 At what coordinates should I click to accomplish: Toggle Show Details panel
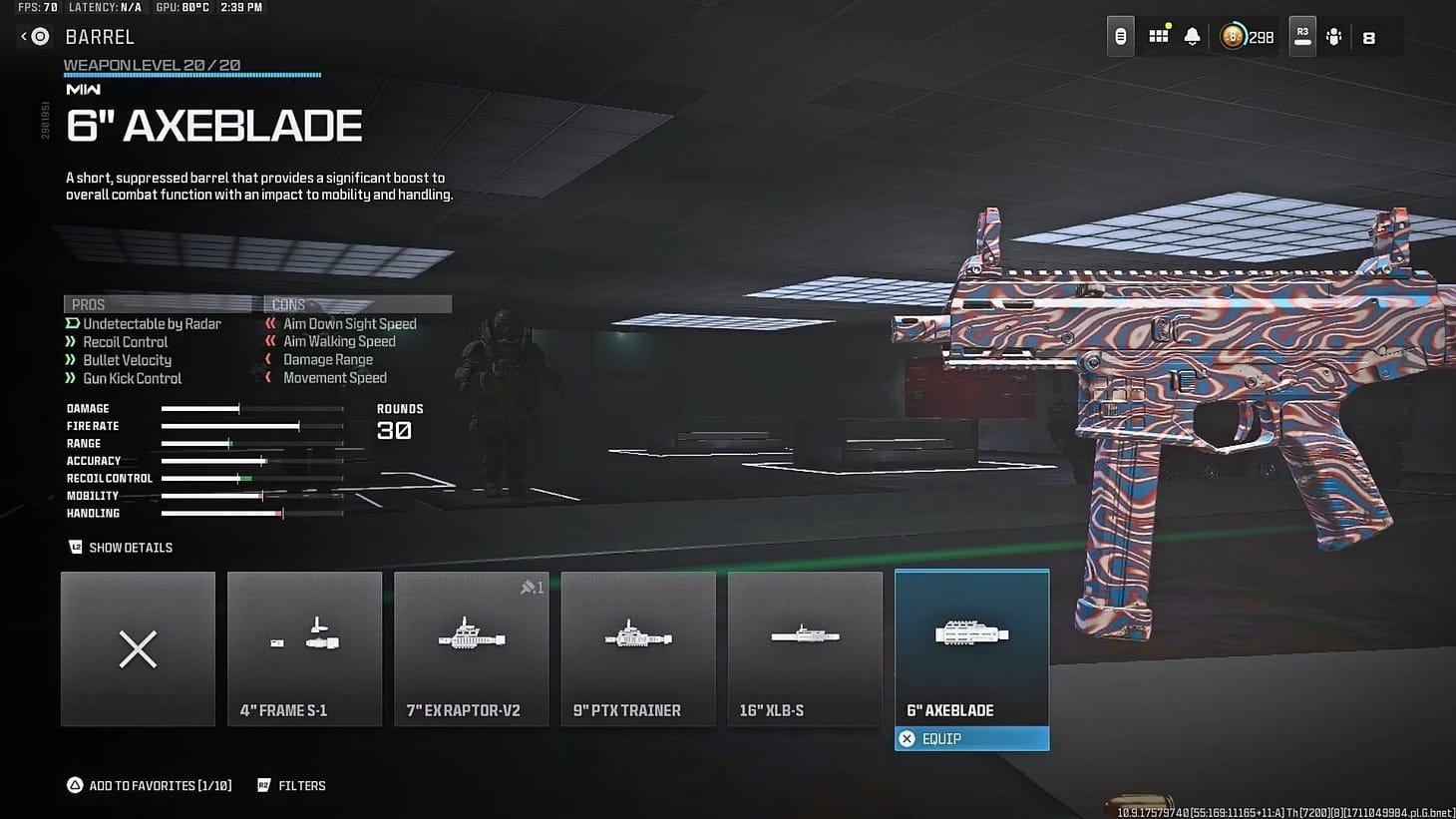(120, 547)
